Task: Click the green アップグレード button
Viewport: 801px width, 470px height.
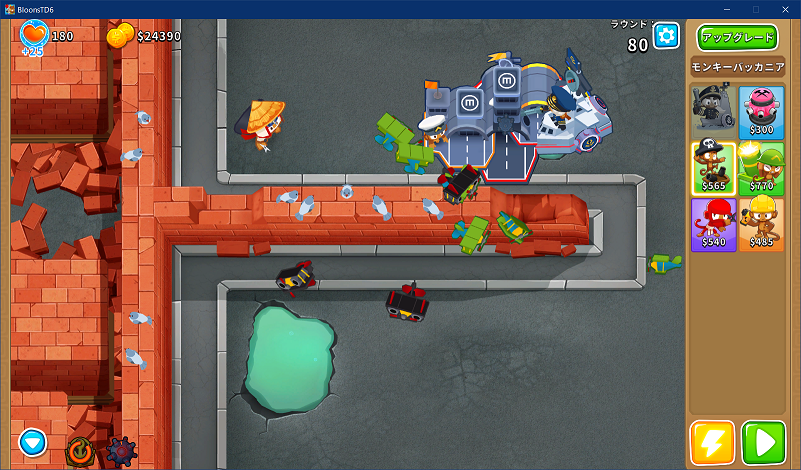Action: pyautogui.click(x=737, y=38)
